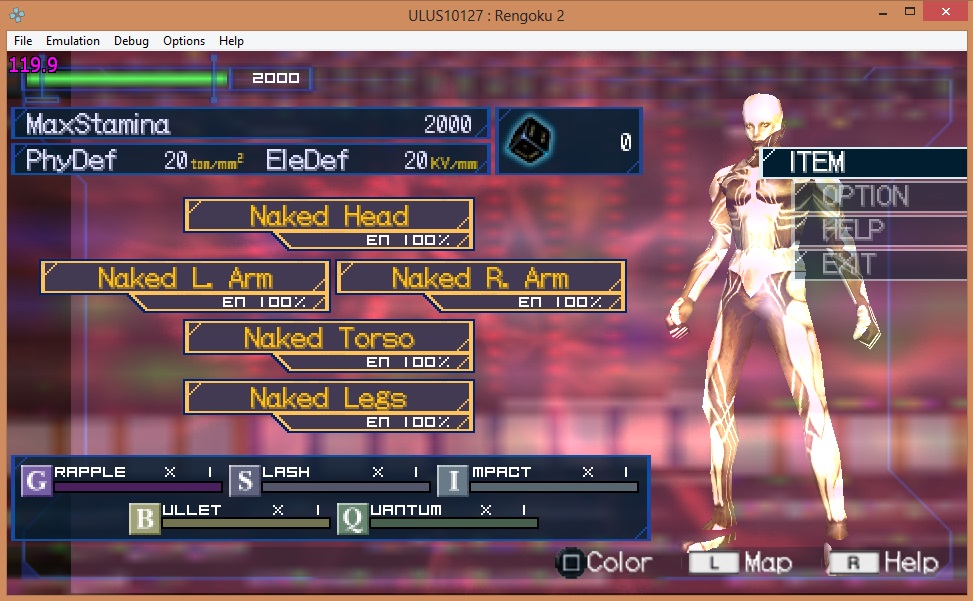The image size is (973, 601).
Task: Open the Debug menu
Action: tap(131, 41)
